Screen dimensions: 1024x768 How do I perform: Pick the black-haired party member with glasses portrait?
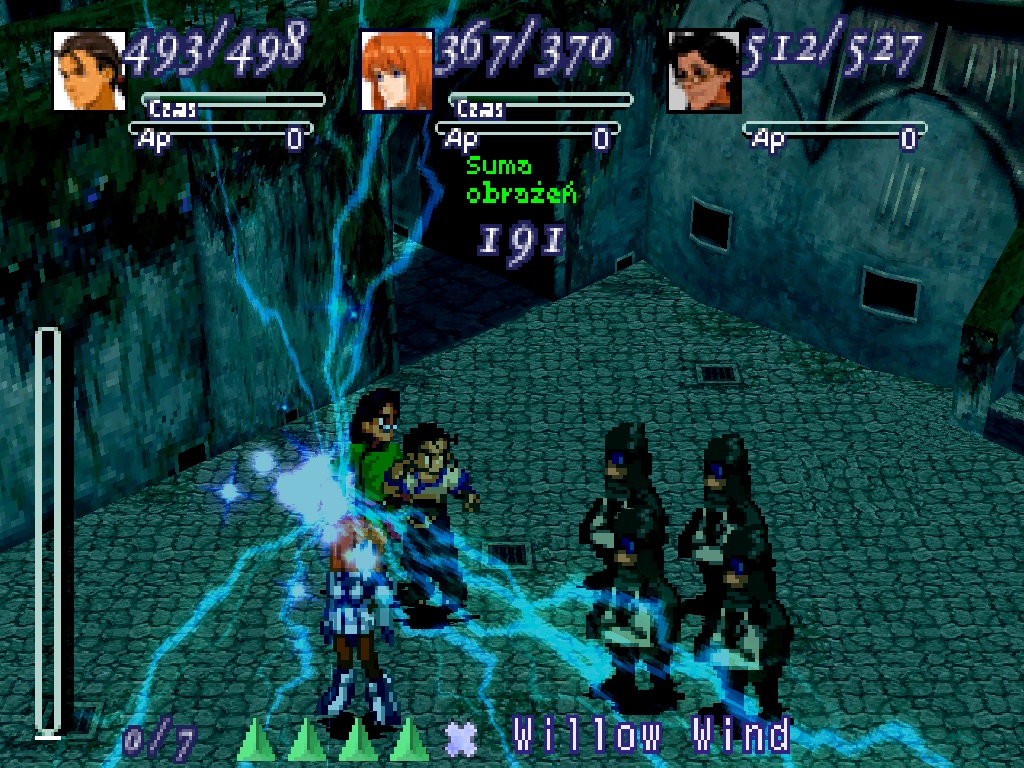[x=704, y=70]
